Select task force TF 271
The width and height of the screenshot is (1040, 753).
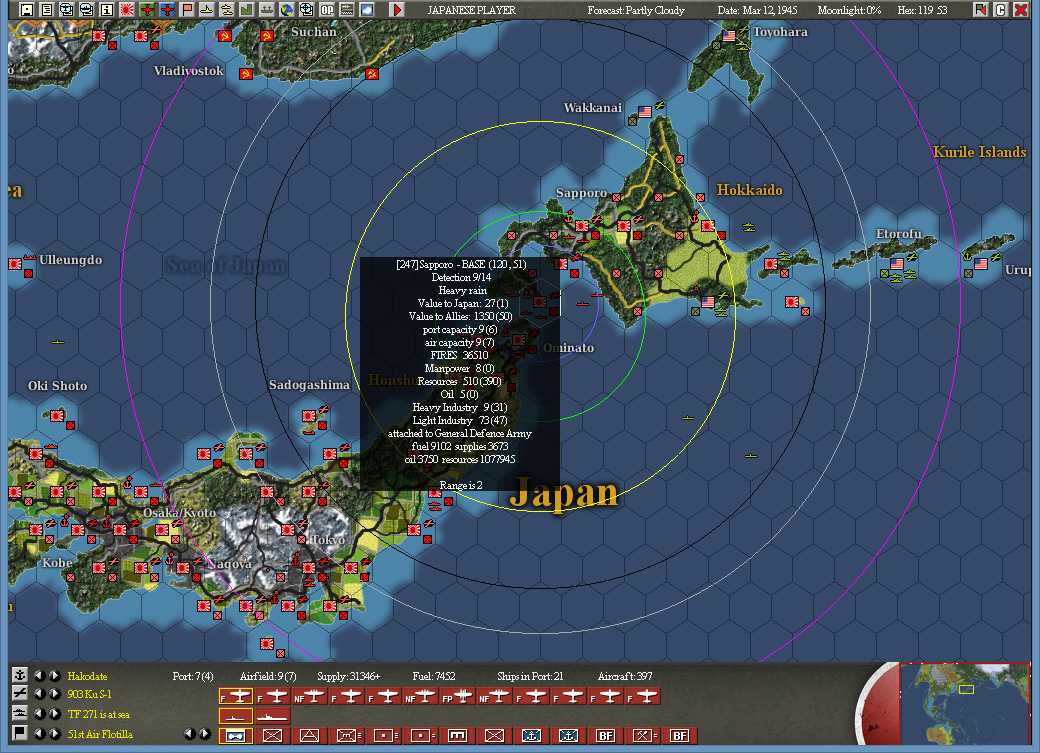[100, 714]
